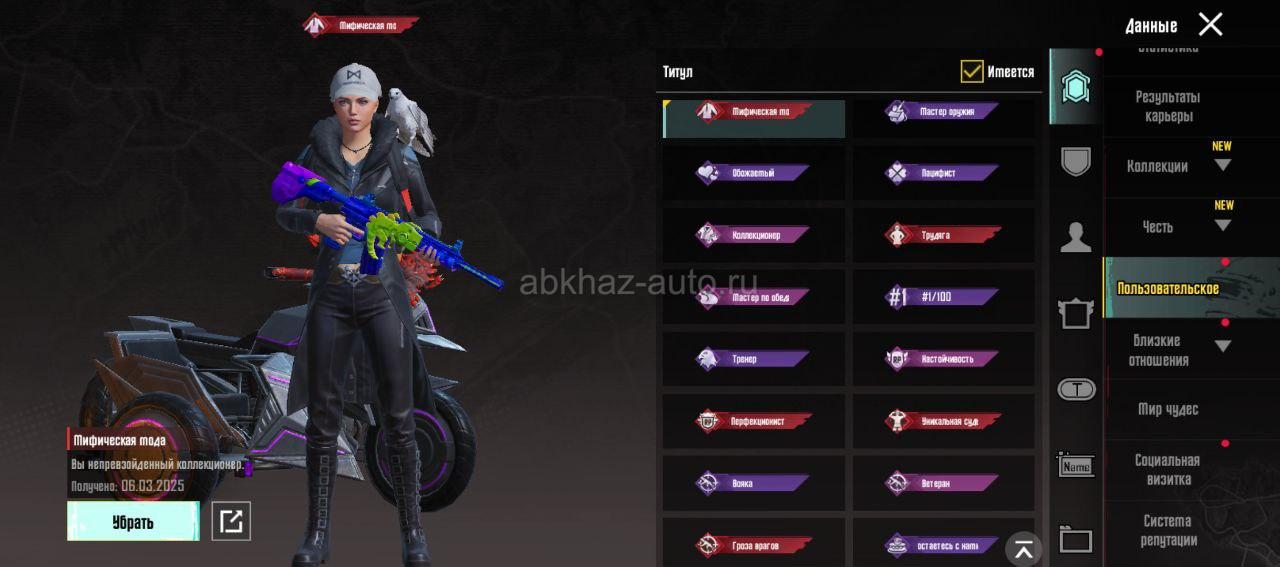Viewport: 1280px width, 567px height.
Task: Close the Данные panel with the X
Action: coord(1210,25)
